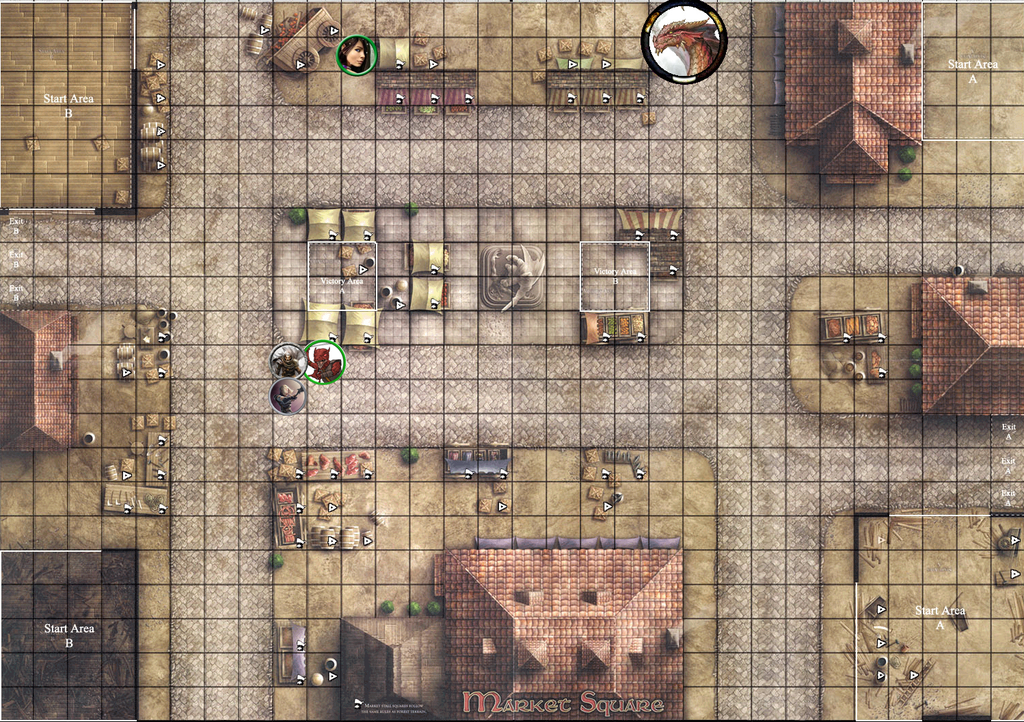Pick the red kobold token with green ring

[324, 361]
